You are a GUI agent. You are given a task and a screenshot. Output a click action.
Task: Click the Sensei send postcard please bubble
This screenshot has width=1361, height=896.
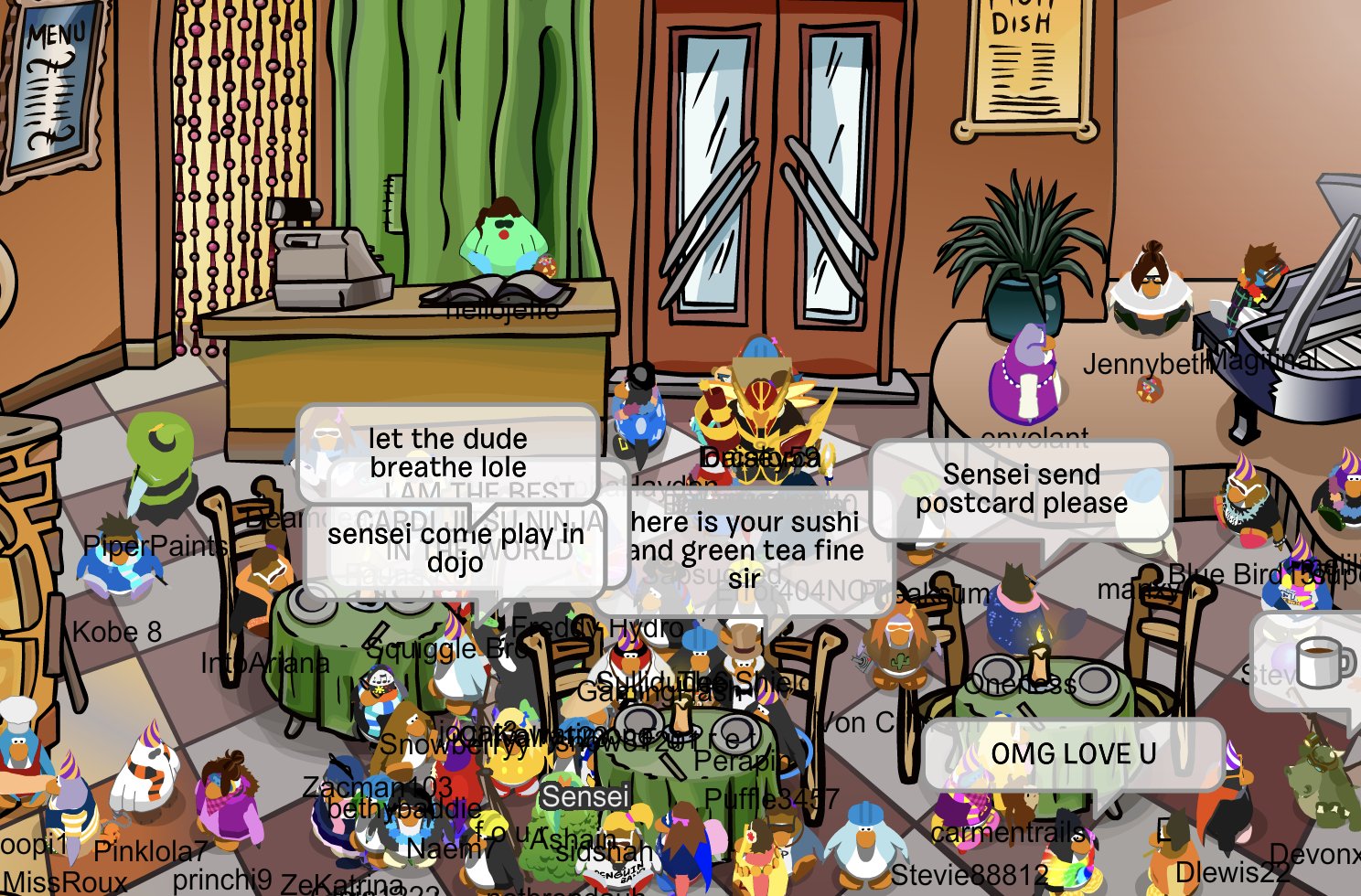click(x=1020, y=489)
